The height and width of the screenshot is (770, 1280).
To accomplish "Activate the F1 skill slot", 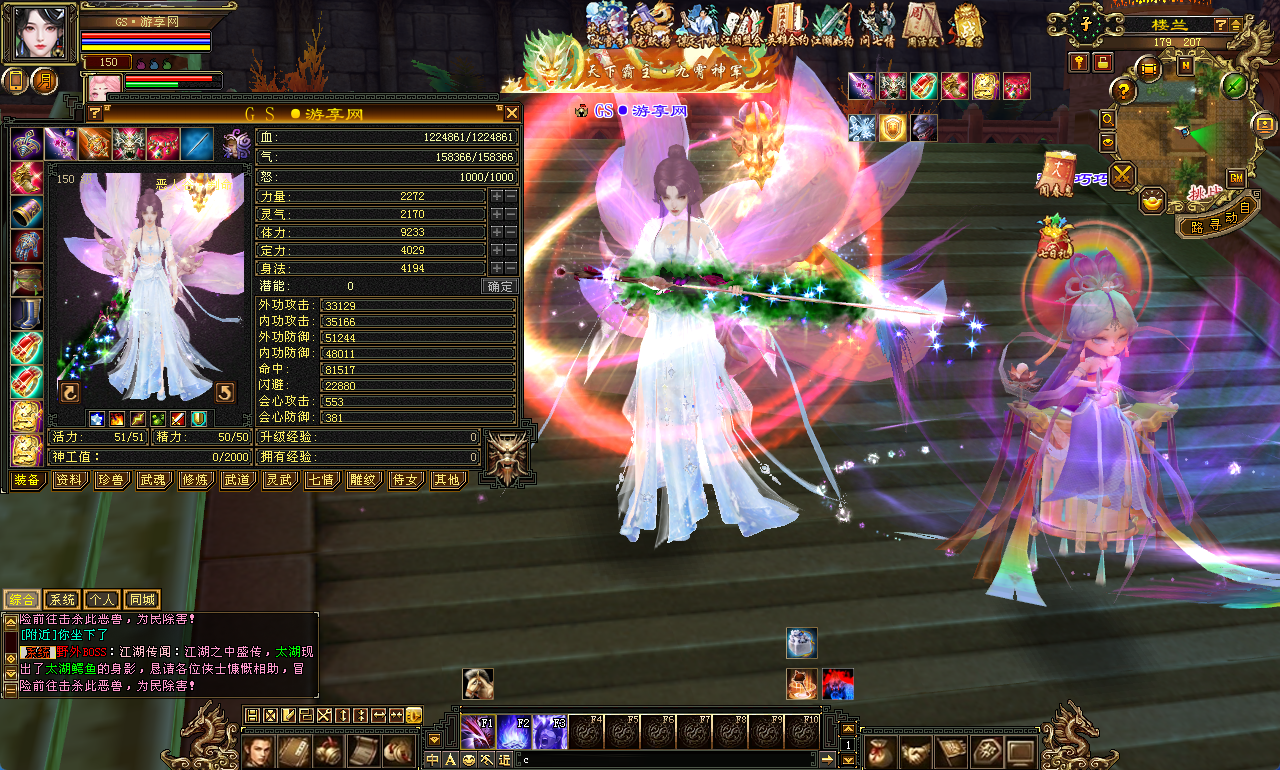I will point(478,732).
